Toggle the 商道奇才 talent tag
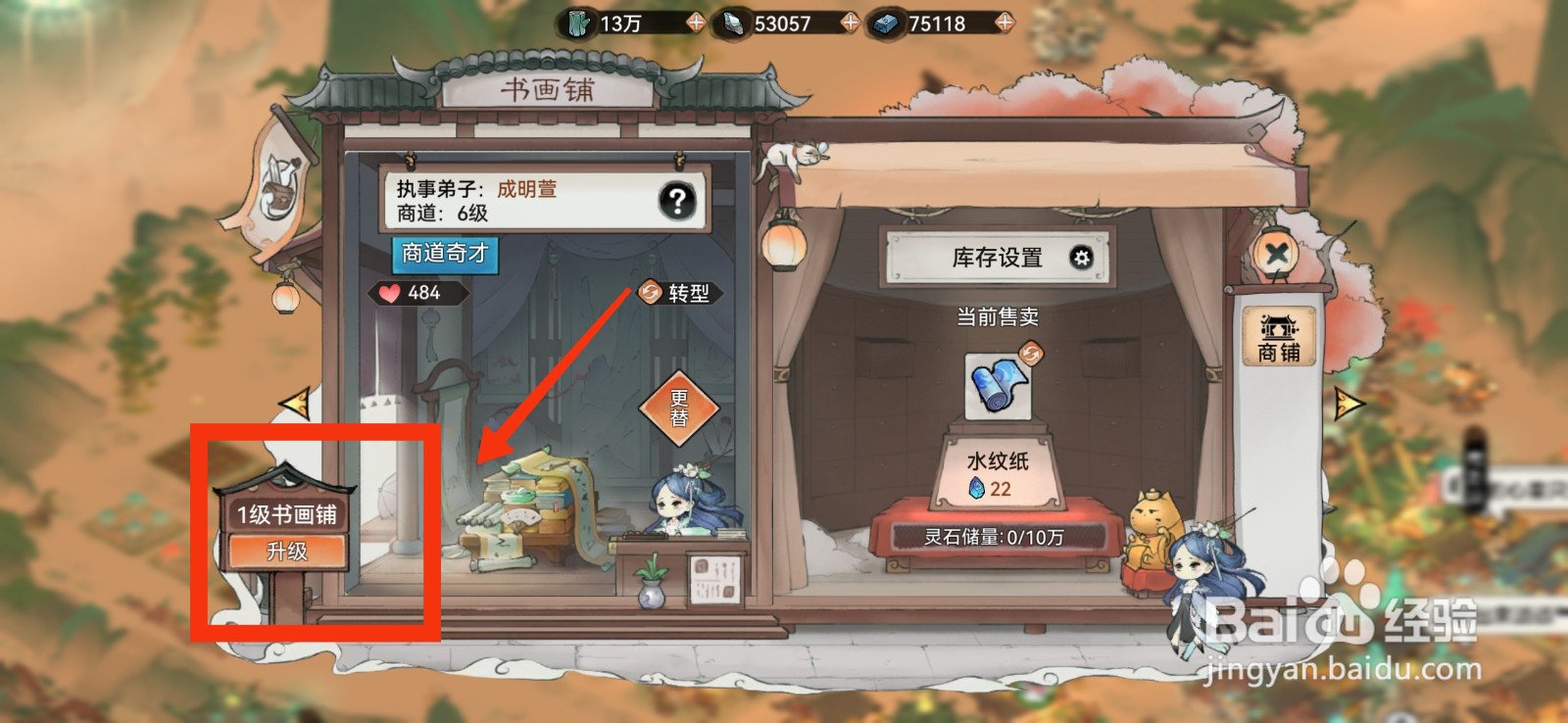 pos(447,255)
